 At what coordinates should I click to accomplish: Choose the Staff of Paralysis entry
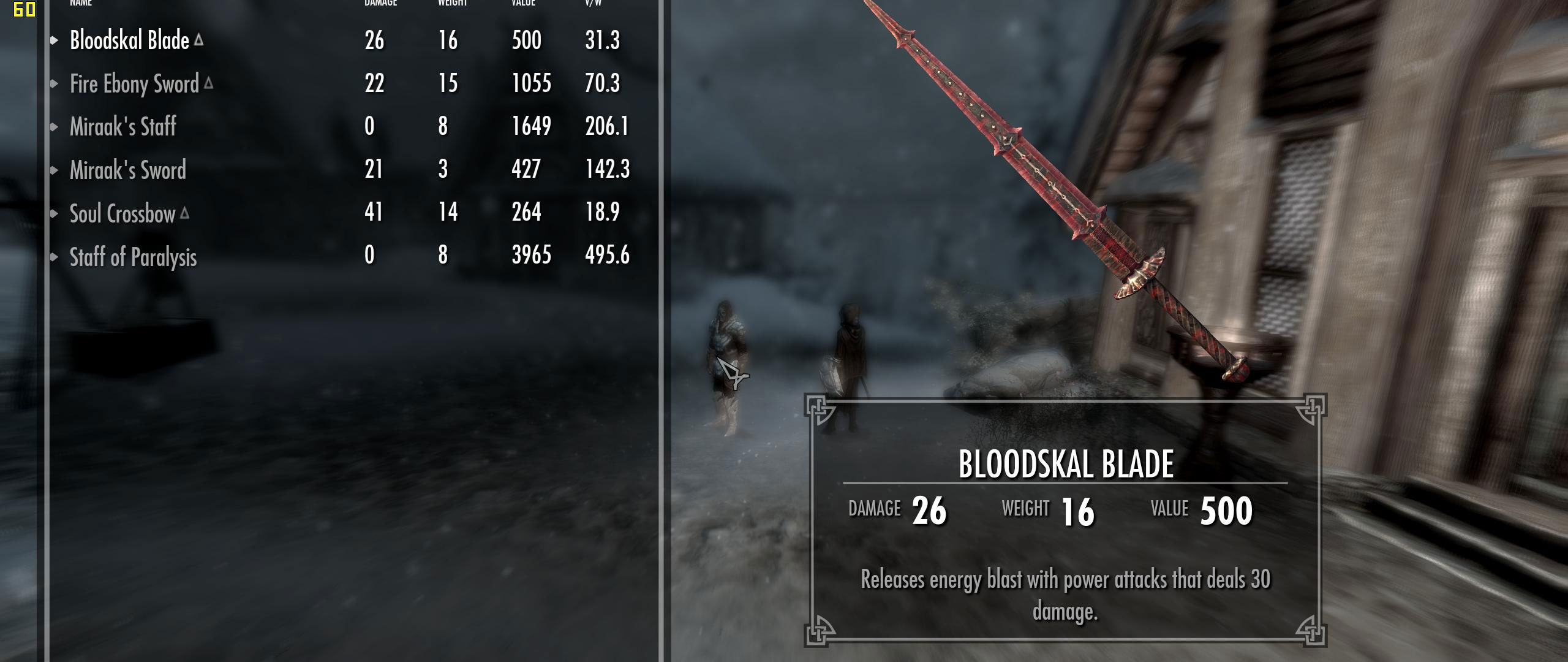(133, 256)
